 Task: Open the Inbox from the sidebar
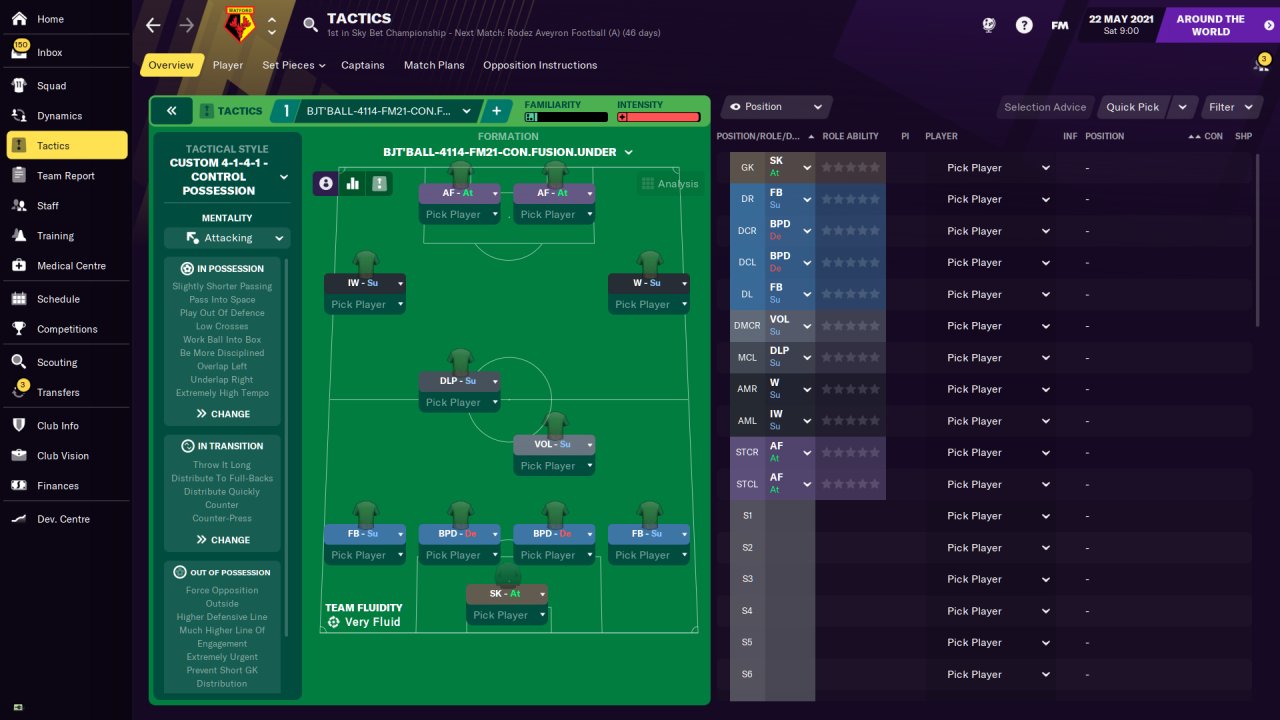pyautogui.click(x=49, y=52)
